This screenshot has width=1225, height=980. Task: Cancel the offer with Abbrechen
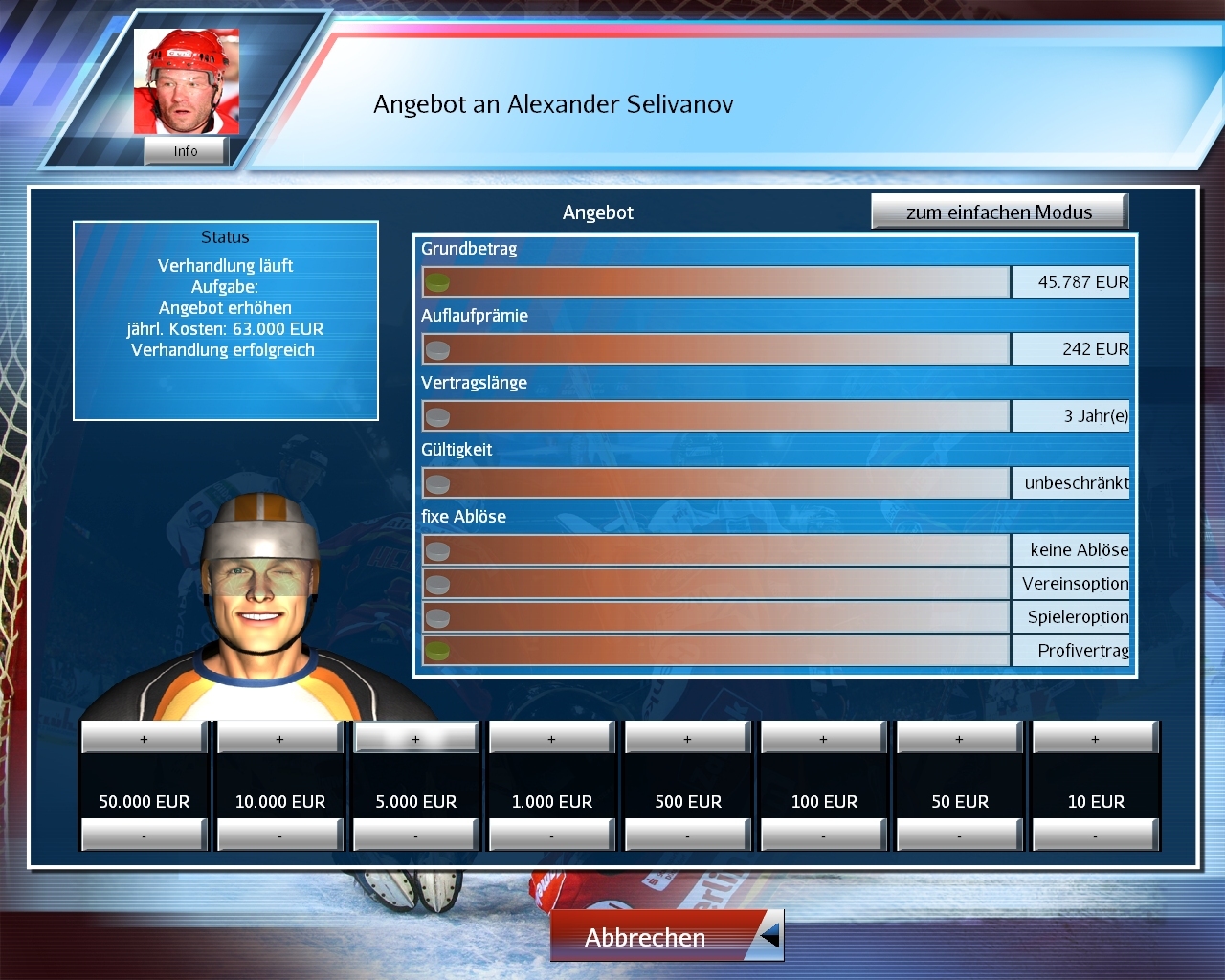(x=646, y=937)
